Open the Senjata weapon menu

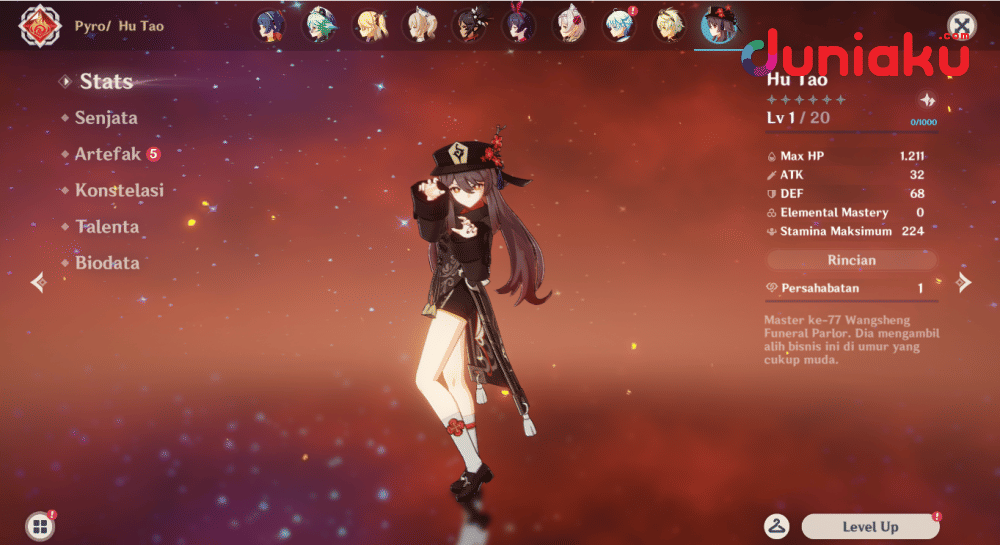point(105,118)
